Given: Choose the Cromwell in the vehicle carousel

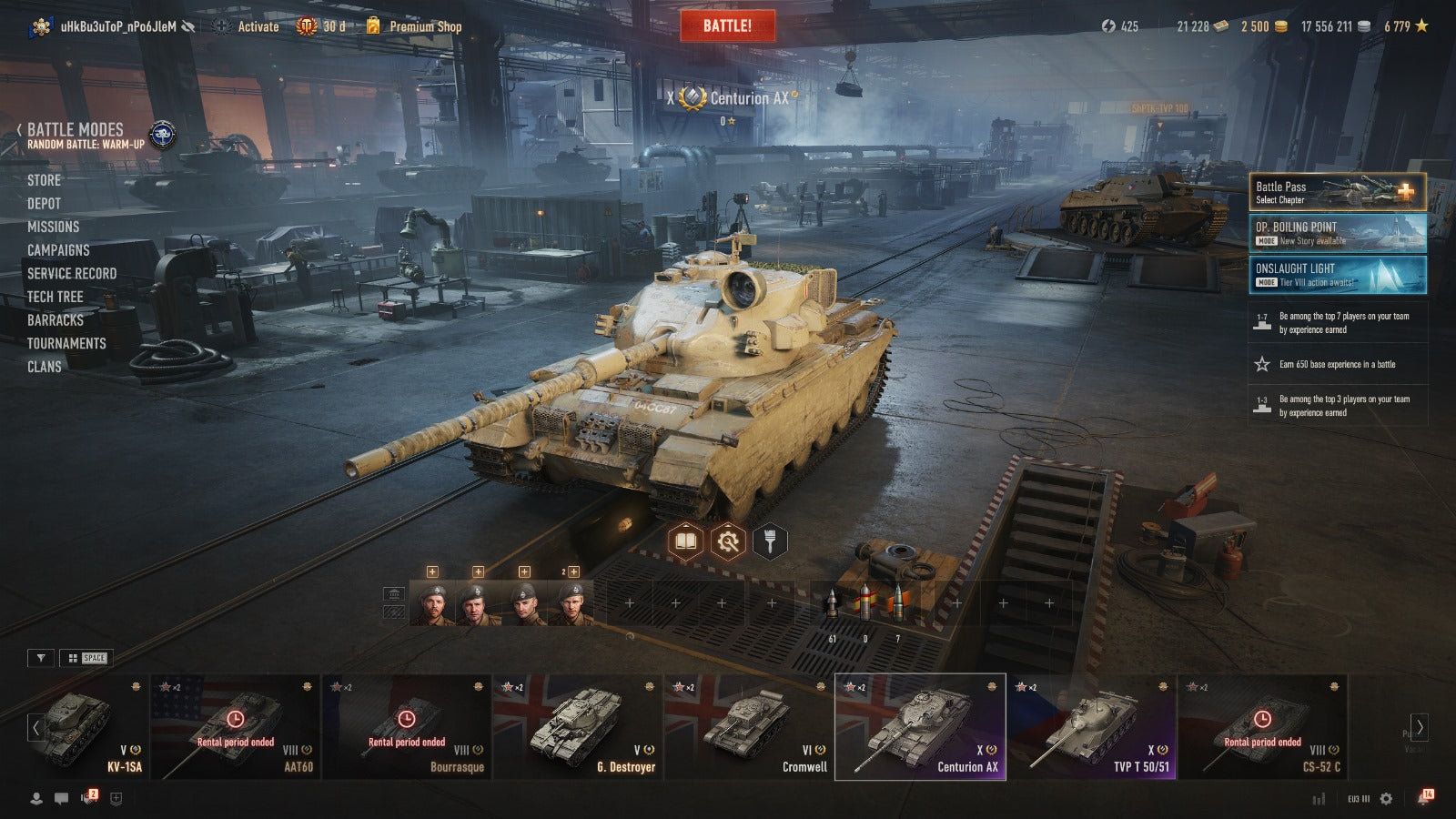Looking at the screenshot, I should pos(749,726).
